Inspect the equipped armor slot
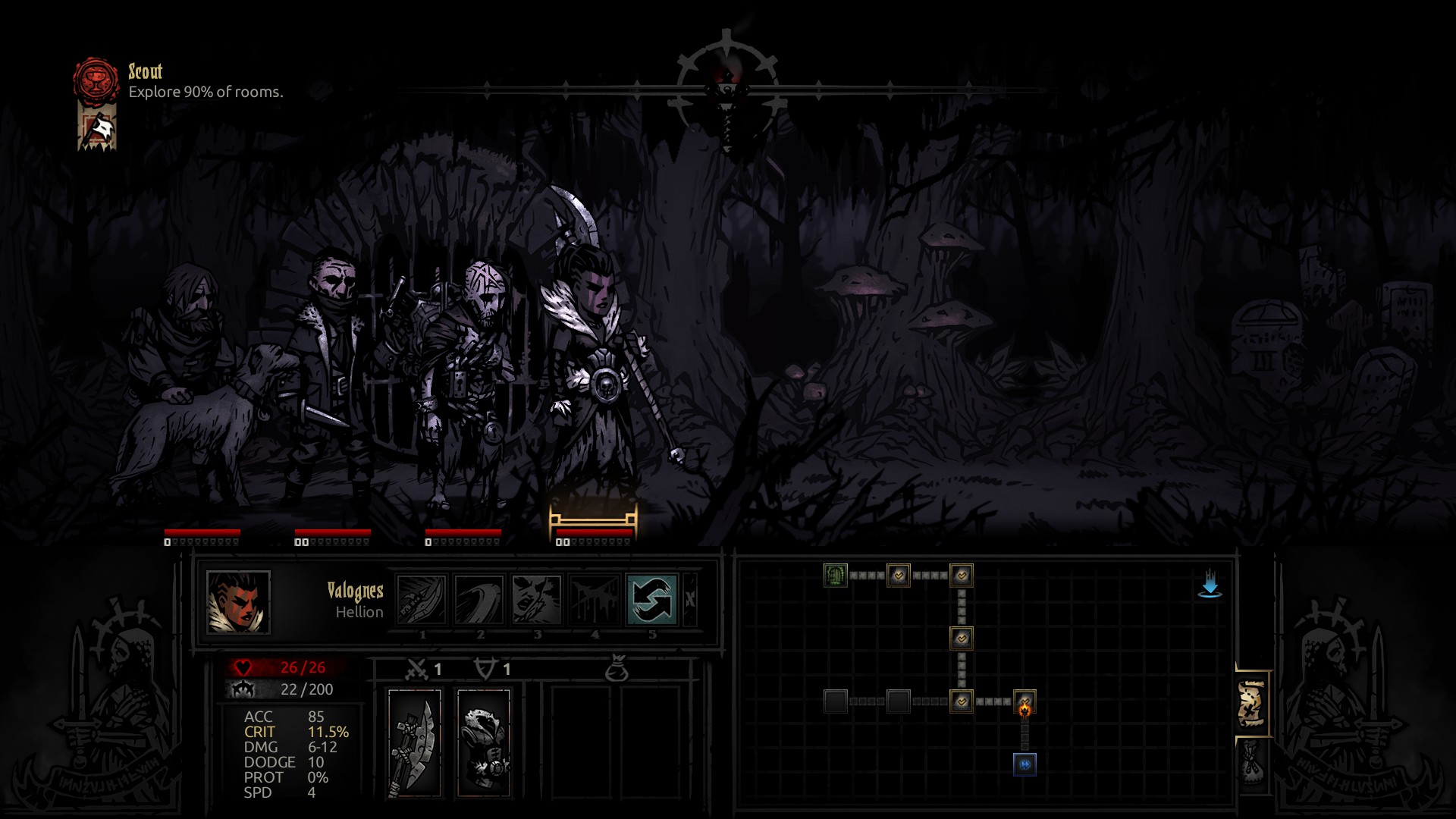 (484, 743)
